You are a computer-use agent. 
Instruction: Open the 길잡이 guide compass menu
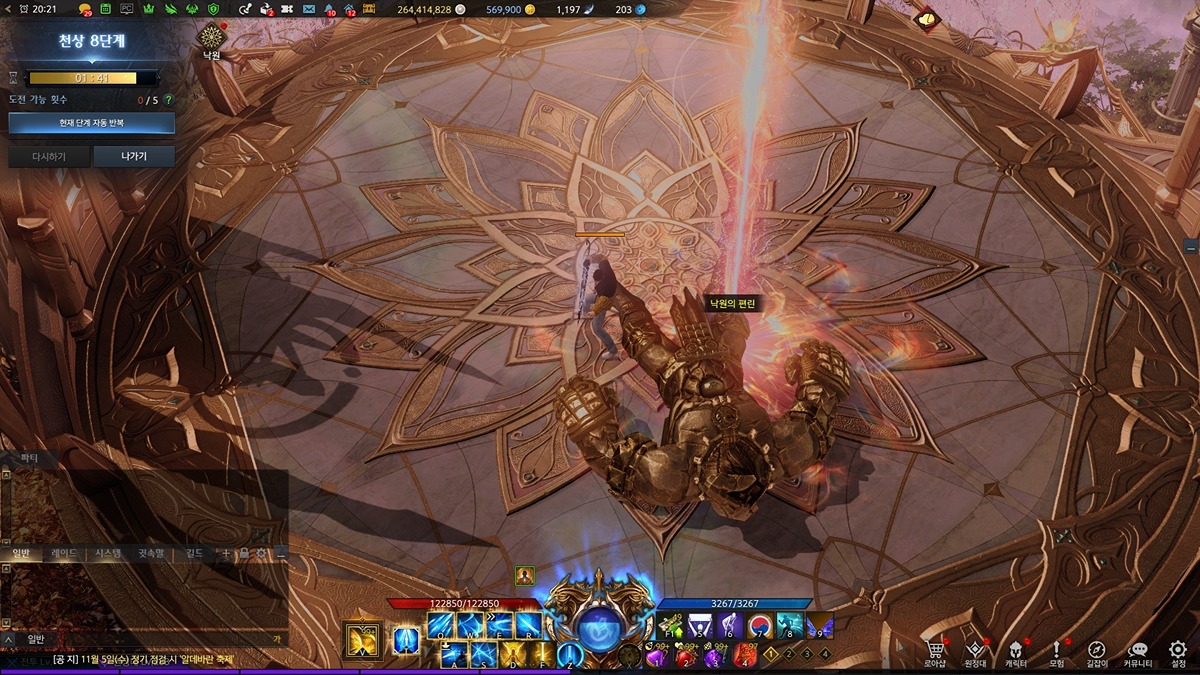coord(1096,651)
